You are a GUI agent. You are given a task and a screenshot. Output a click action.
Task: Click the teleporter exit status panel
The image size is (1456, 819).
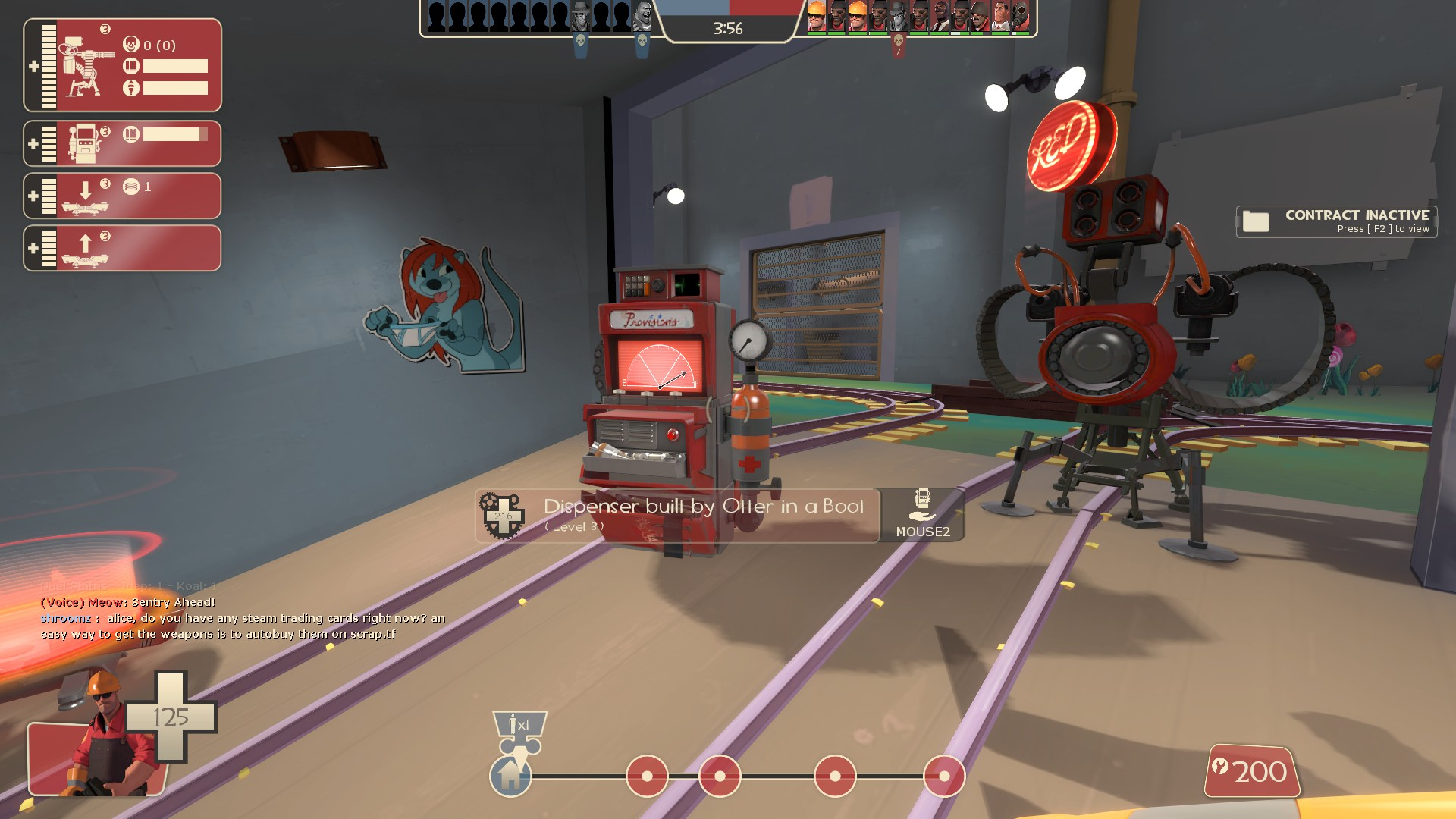pos(122,248)
